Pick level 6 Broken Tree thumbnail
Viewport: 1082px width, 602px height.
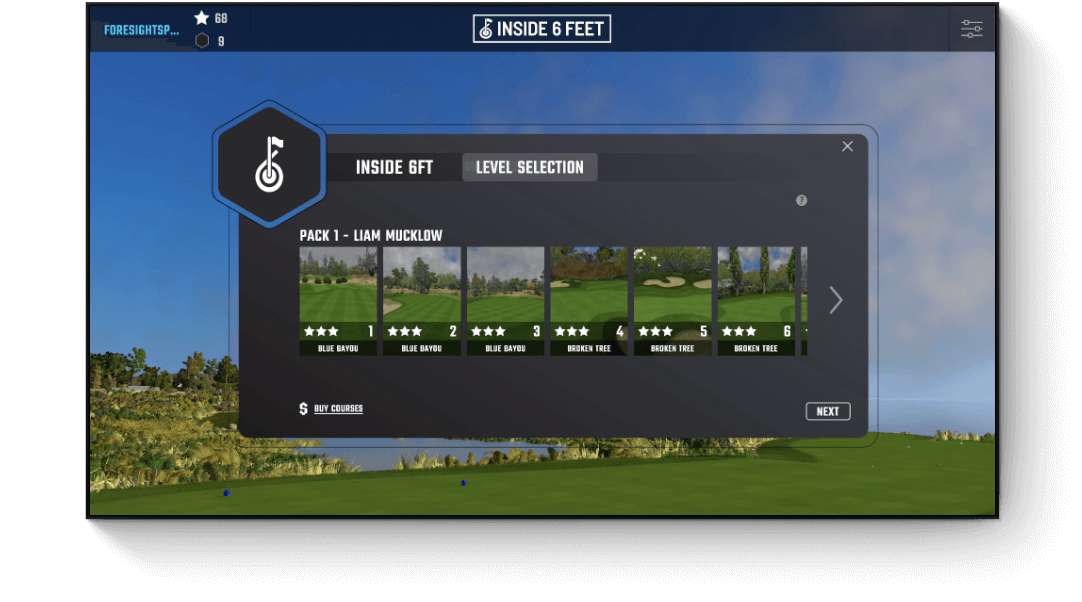tap(756, 295)
